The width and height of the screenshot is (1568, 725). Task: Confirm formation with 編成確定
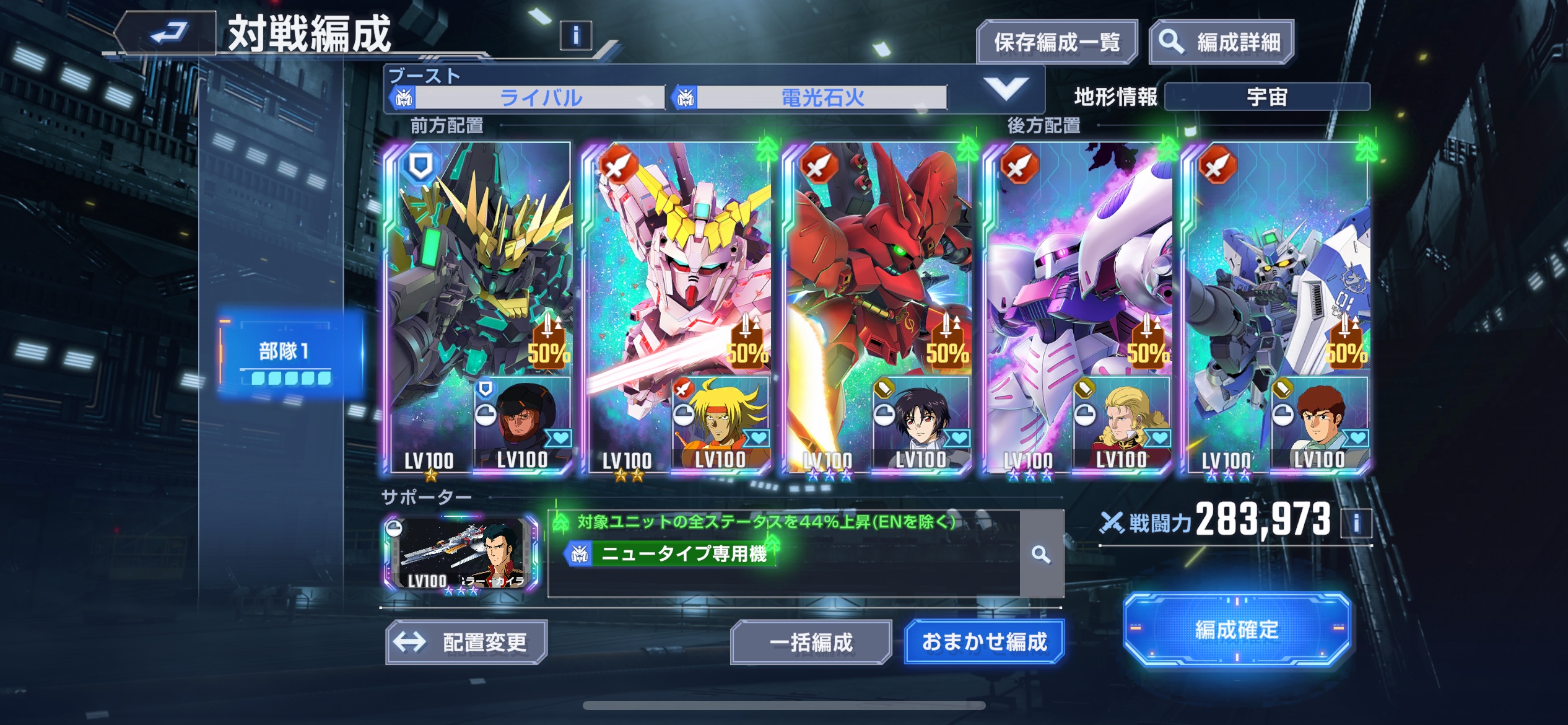(1236, 630)
